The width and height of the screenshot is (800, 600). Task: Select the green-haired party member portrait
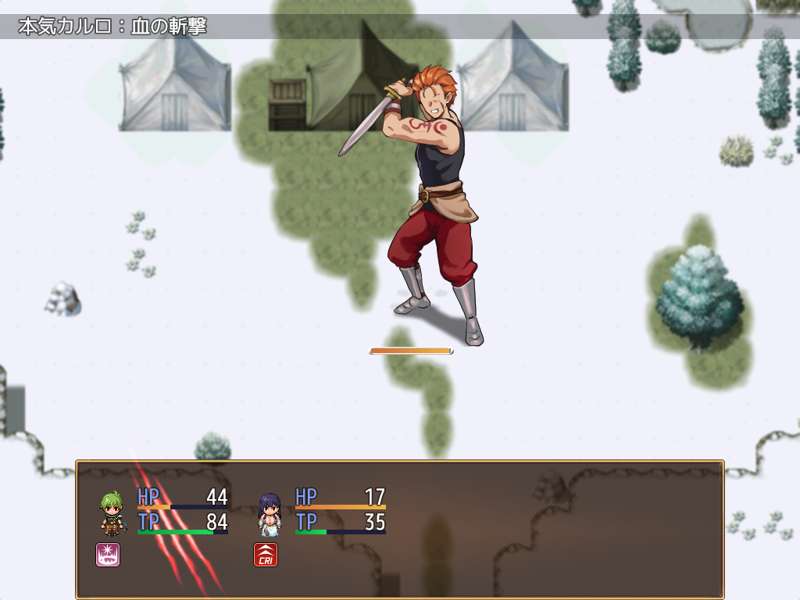tap(111, 511)
